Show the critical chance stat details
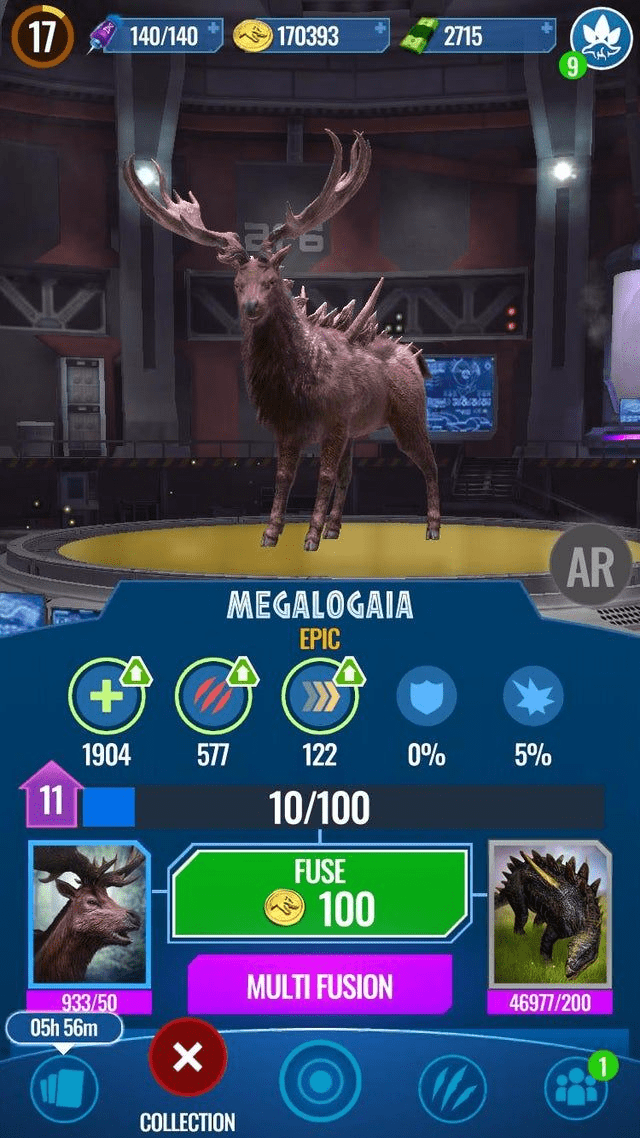The height and width of the screenshot is (1138, 640). 532,697
